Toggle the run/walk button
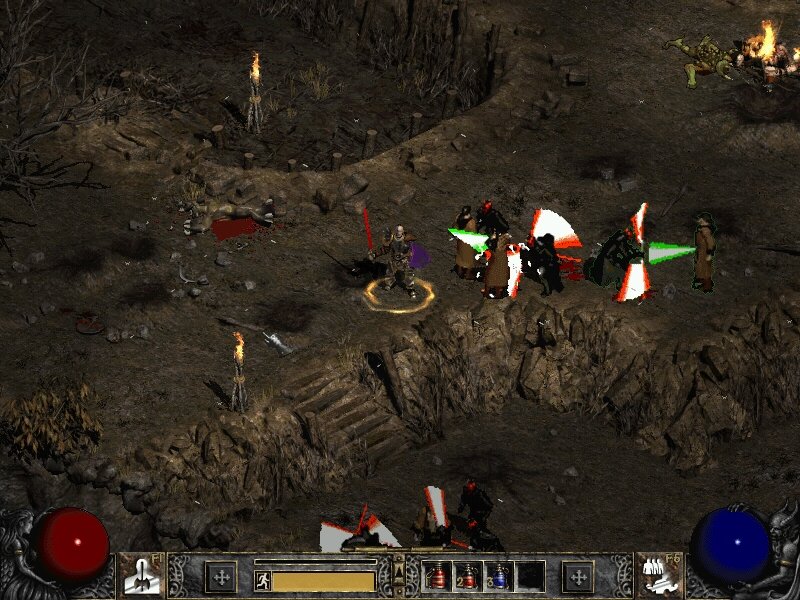Image resolution: width=800 pixels, height=600 pixels. click(263, 581)
